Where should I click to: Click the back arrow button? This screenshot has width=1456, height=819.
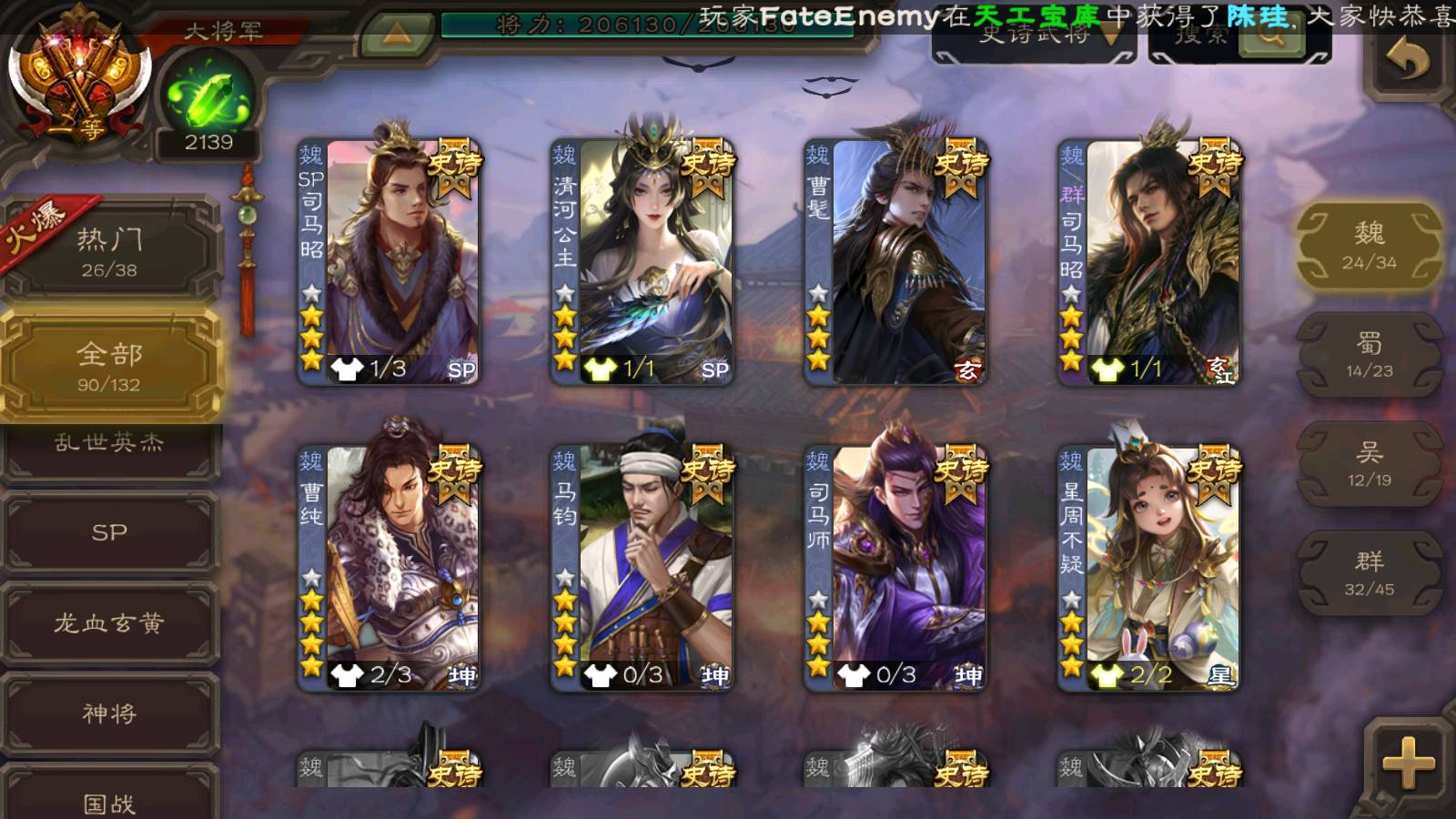(x=1407, y=62)
